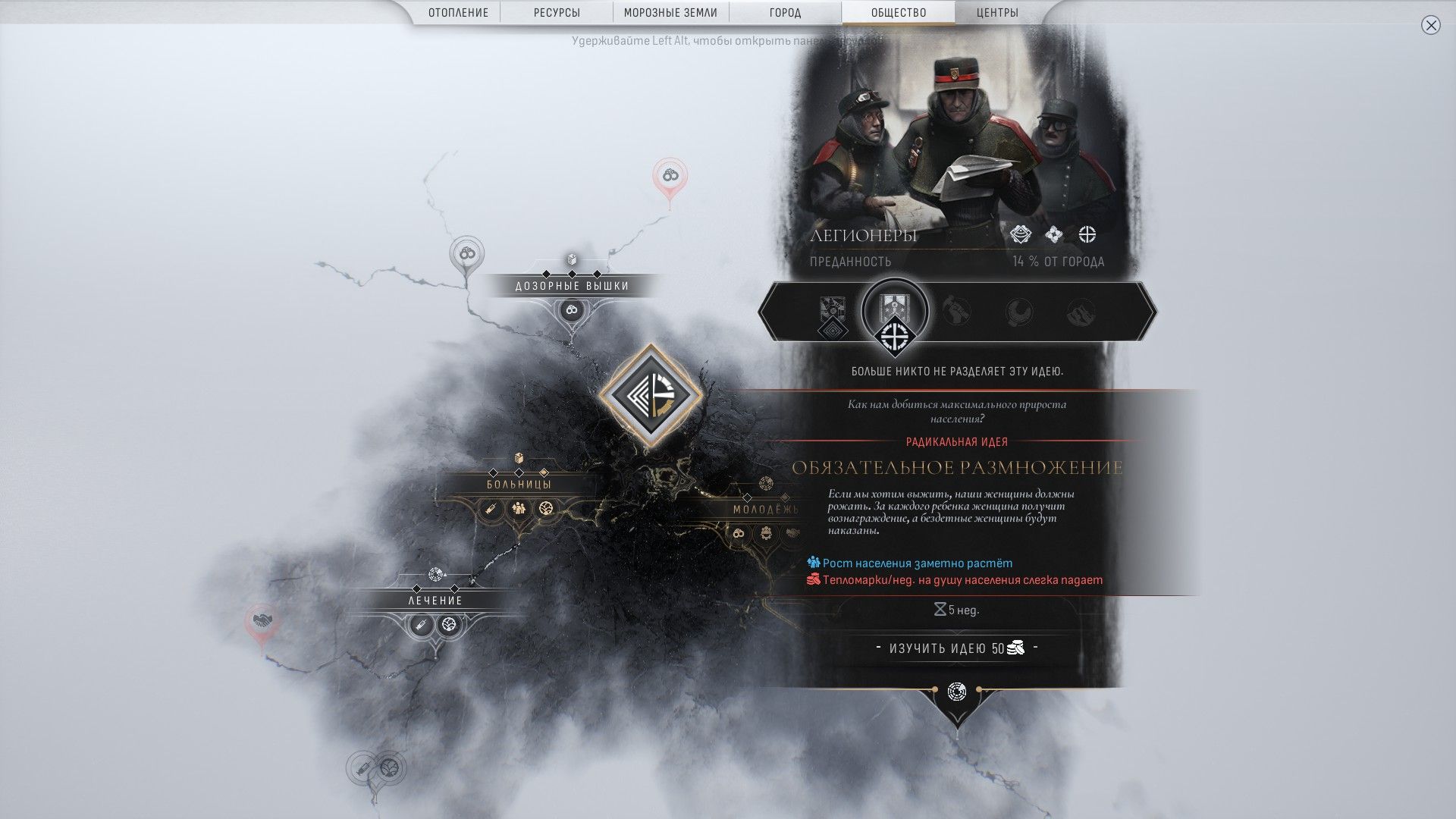Select the large central diamond idea emblem

(x=651, y=394)
